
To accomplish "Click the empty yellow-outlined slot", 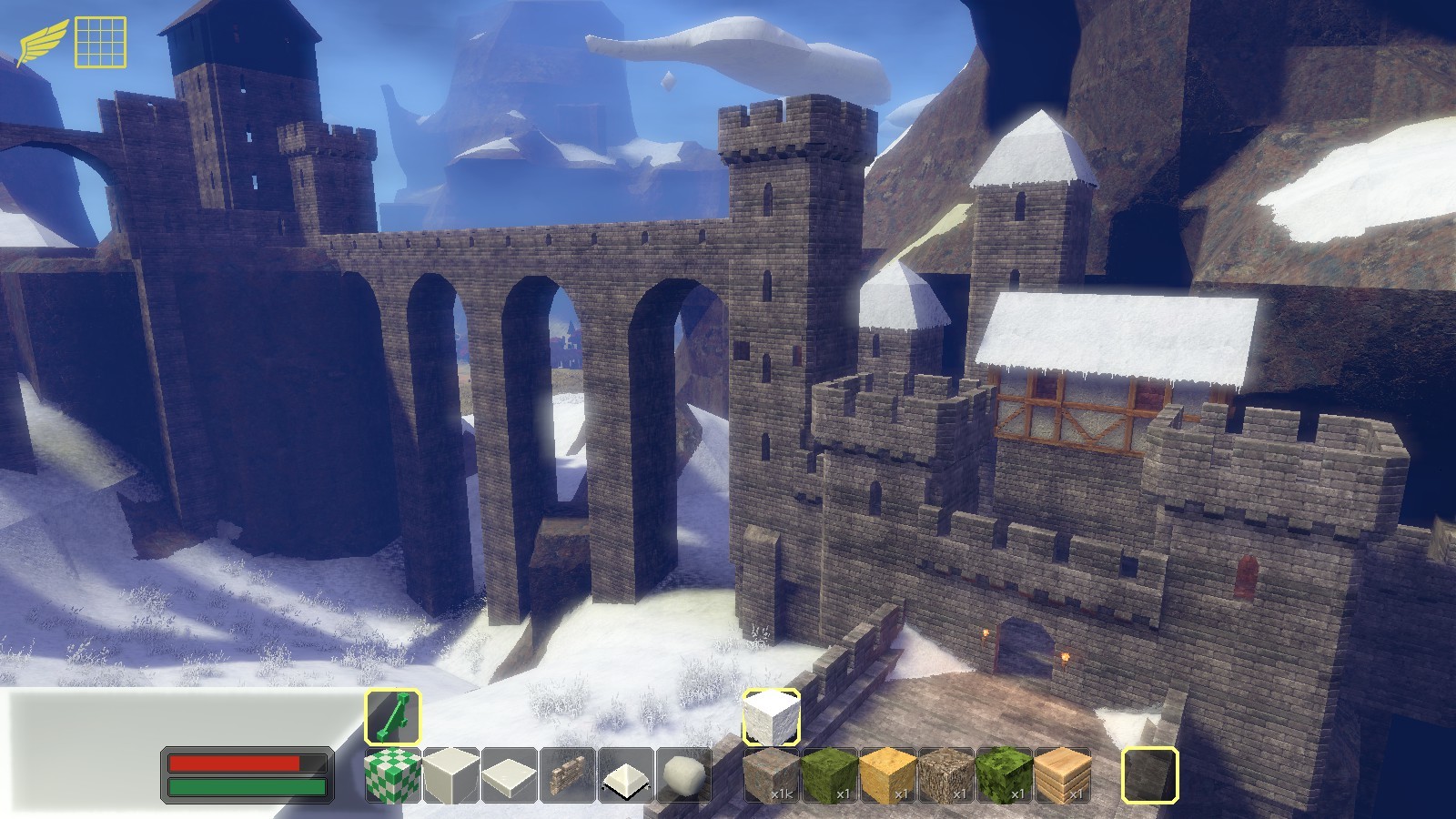I will pos(1150,775).
